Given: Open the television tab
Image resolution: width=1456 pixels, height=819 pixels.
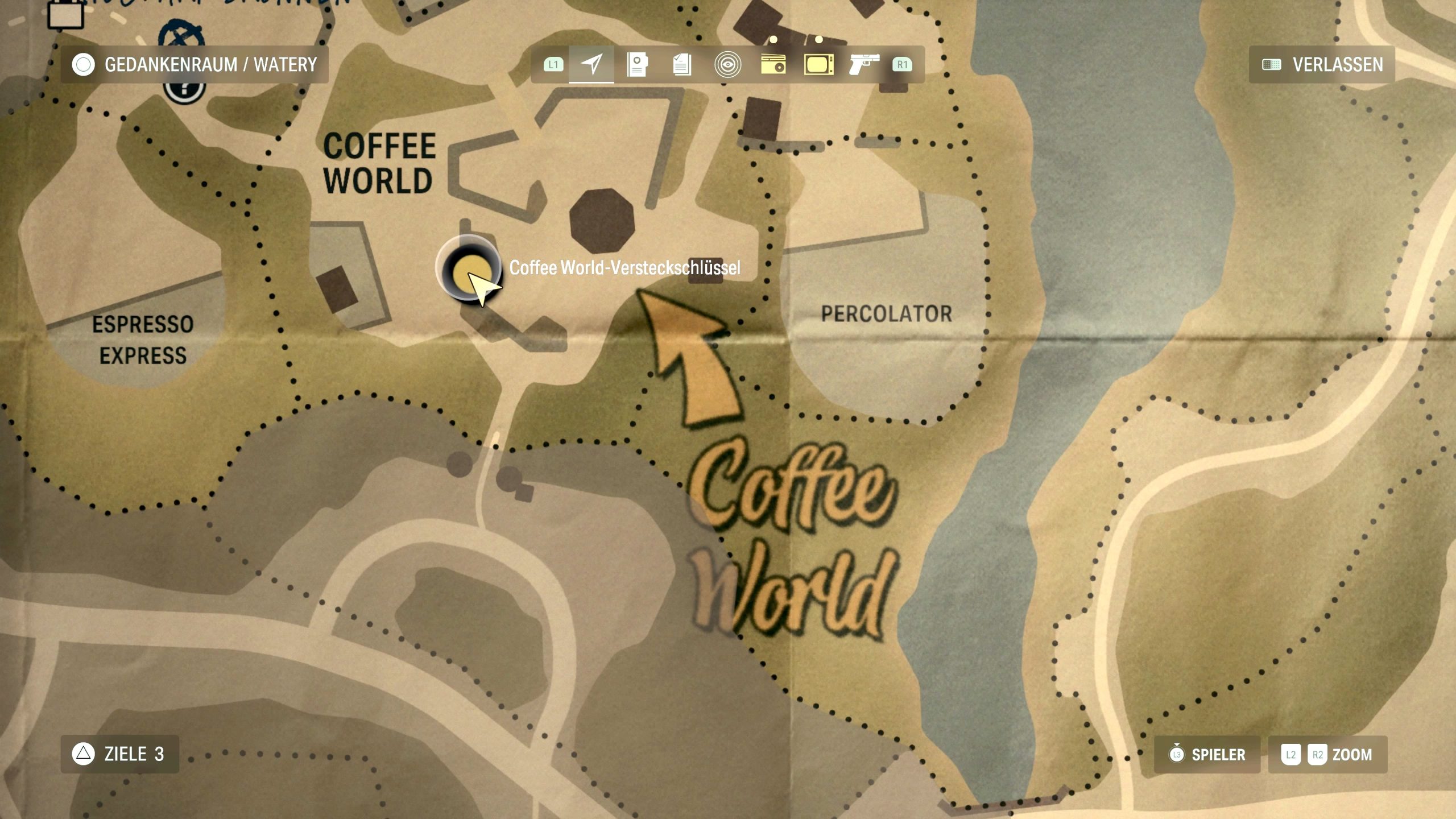Looking at the screenshot, I should pos(818,64).
